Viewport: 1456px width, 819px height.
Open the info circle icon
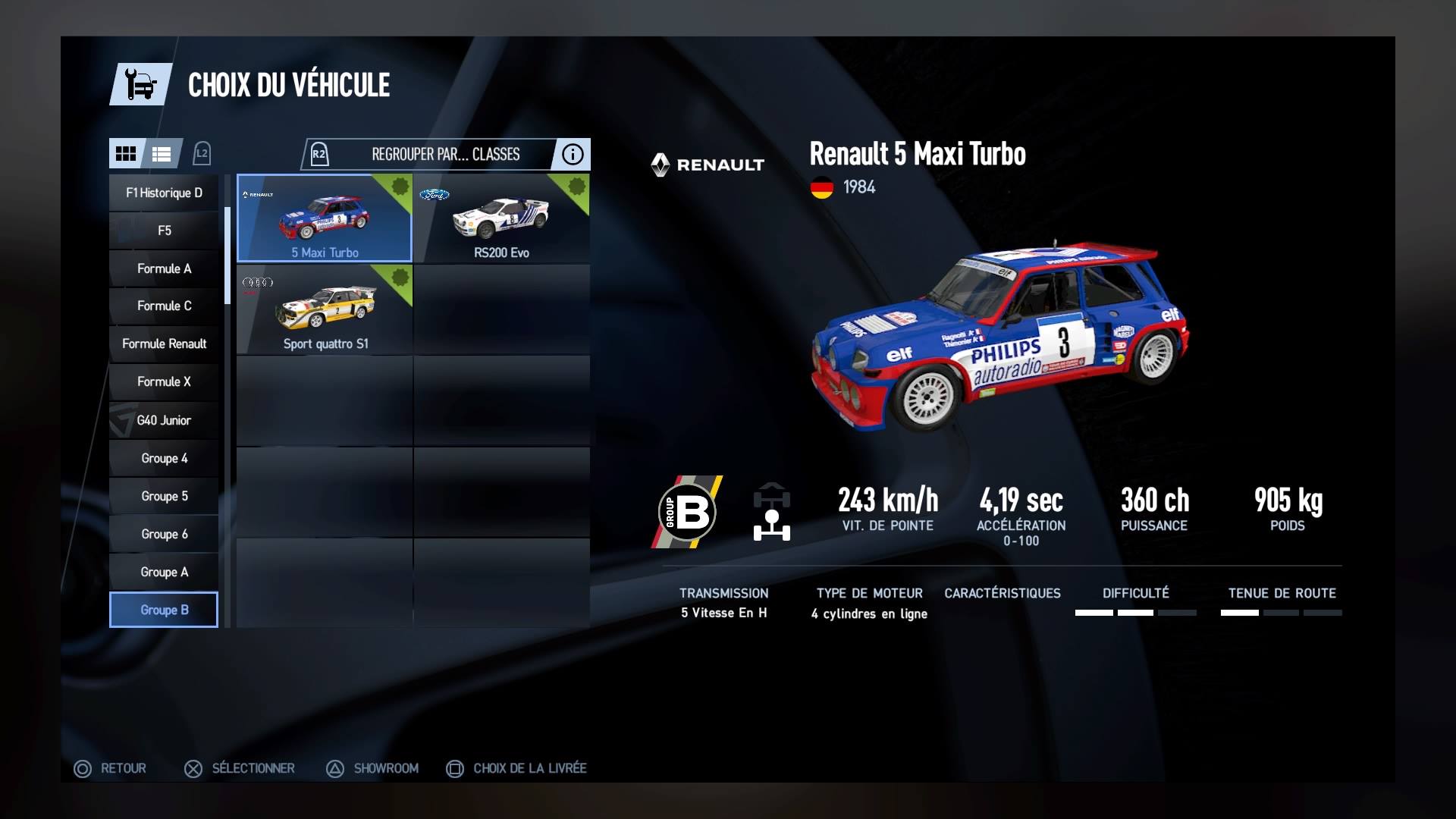click(573, 154)
